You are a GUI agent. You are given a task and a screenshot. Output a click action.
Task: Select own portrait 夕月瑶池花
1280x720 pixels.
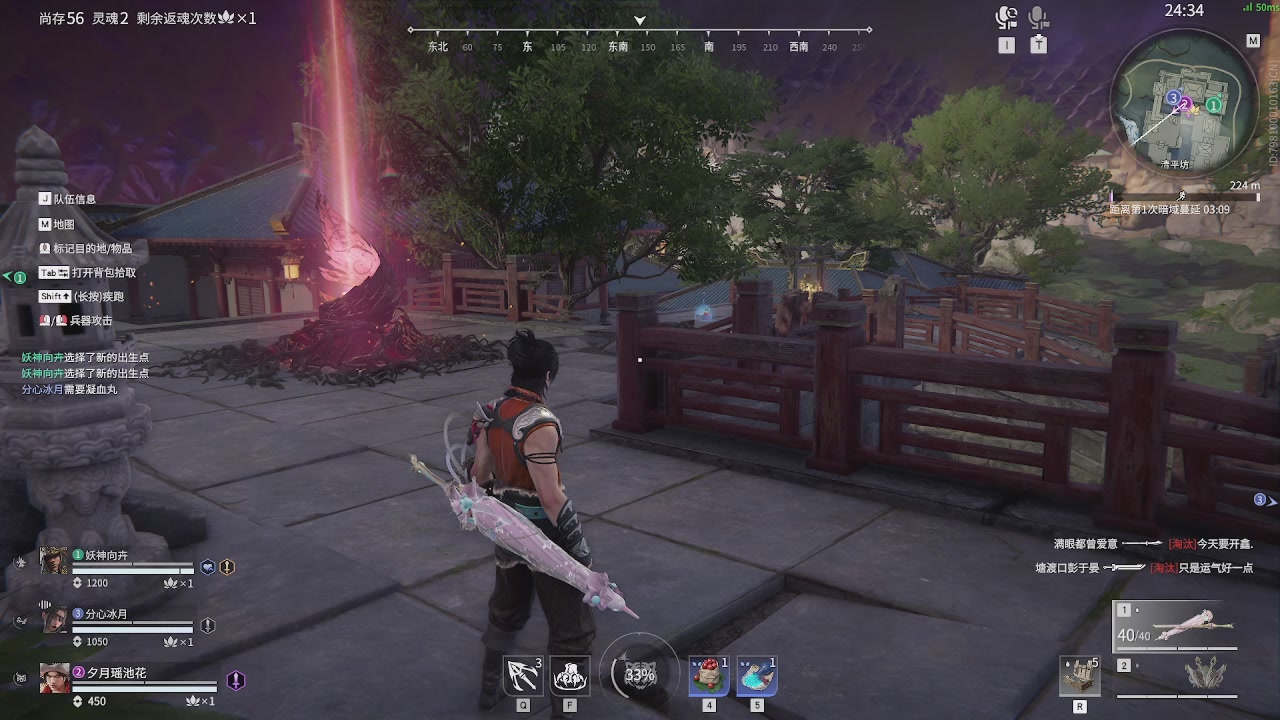click(54, 678)
